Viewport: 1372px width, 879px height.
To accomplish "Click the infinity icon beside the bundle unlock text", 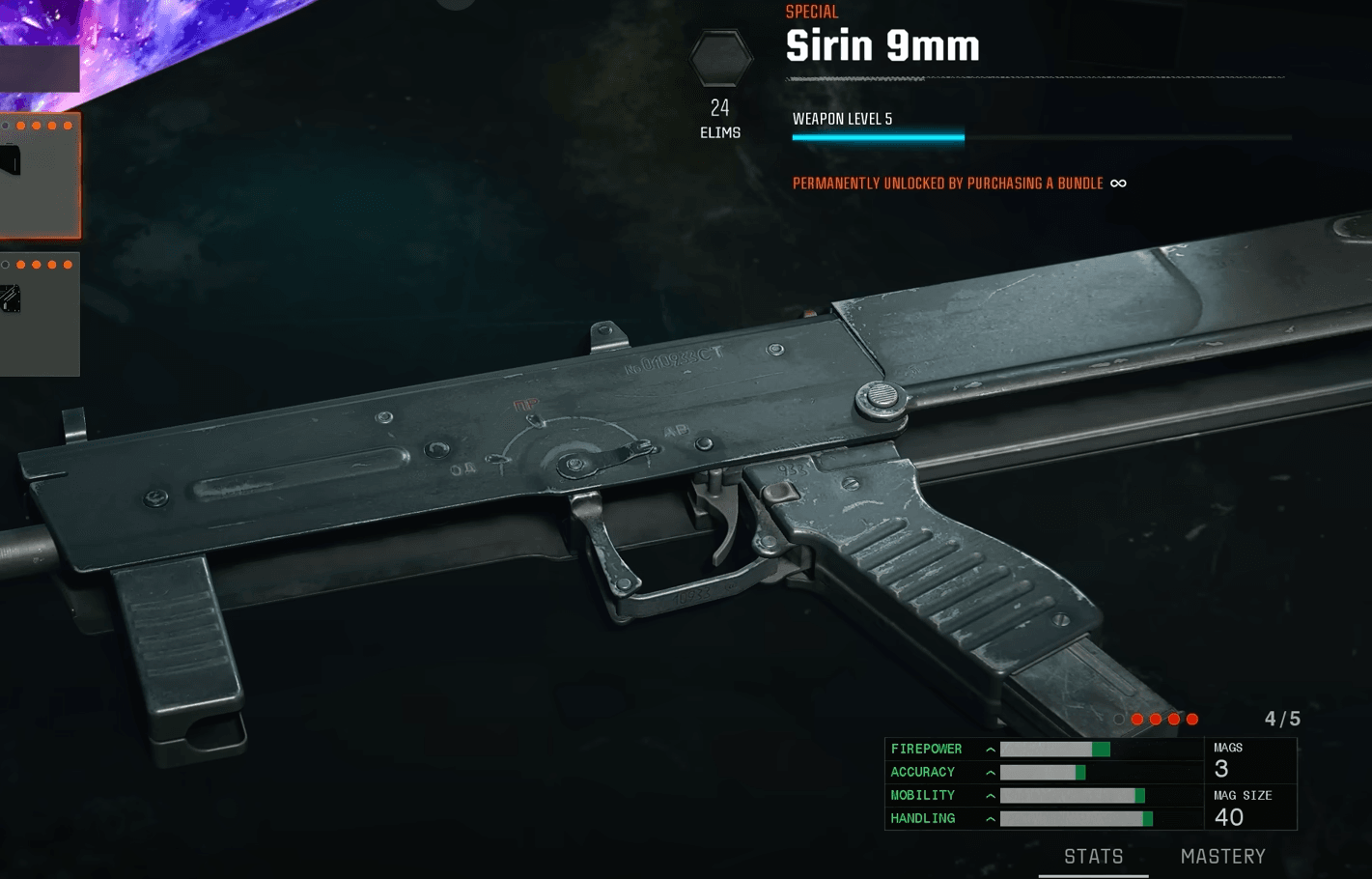I will [x=1119, y=183].
